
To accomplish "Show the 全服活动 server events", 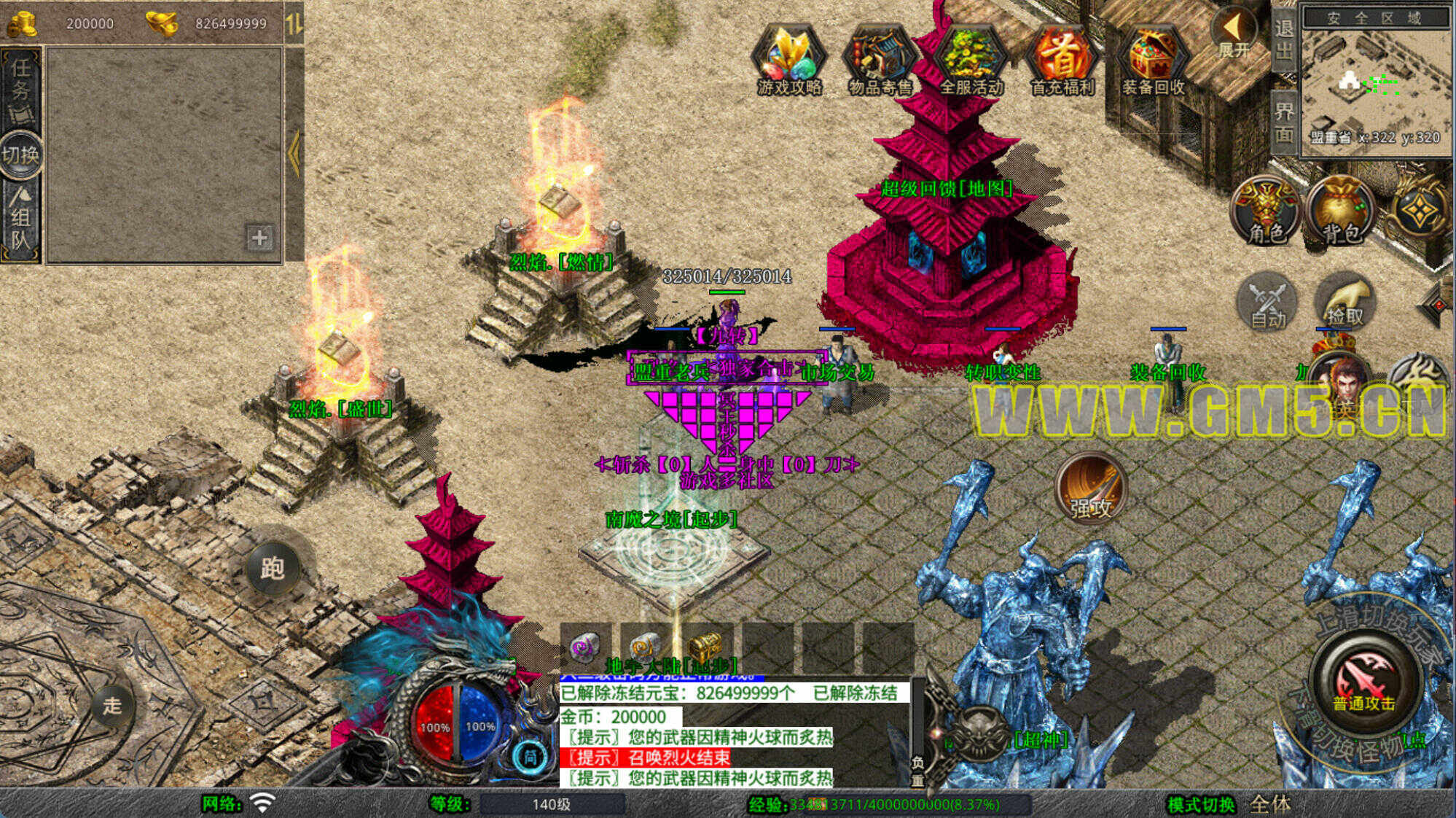I will (971, 60).
